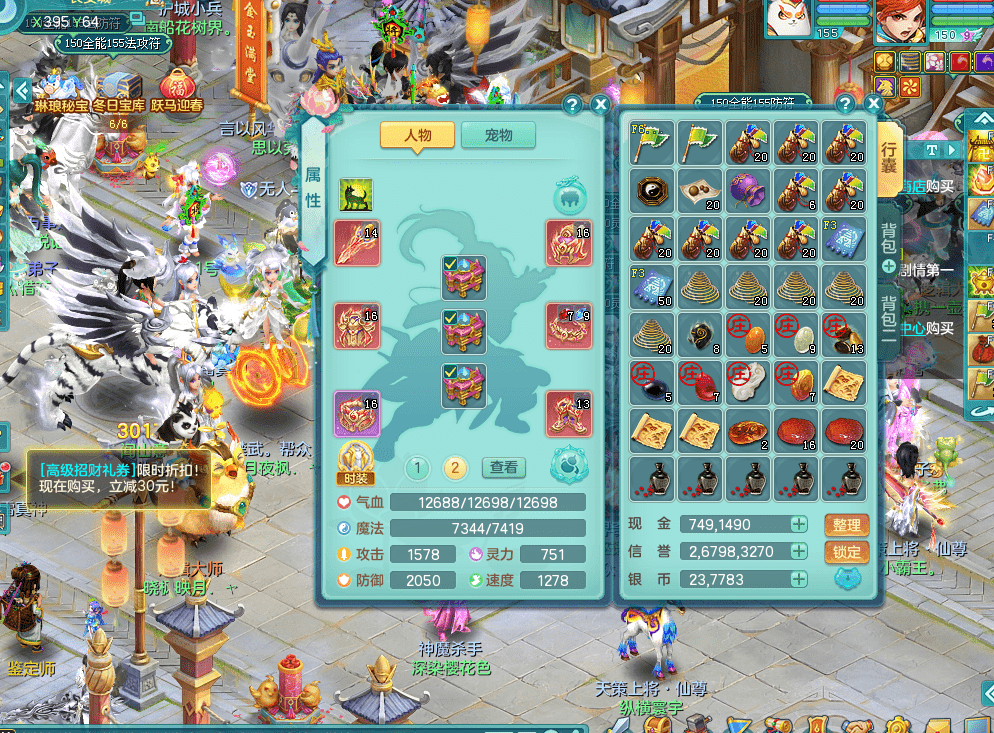
Task: Add 现金 (cash) using plus button
Action: (799, 524)
